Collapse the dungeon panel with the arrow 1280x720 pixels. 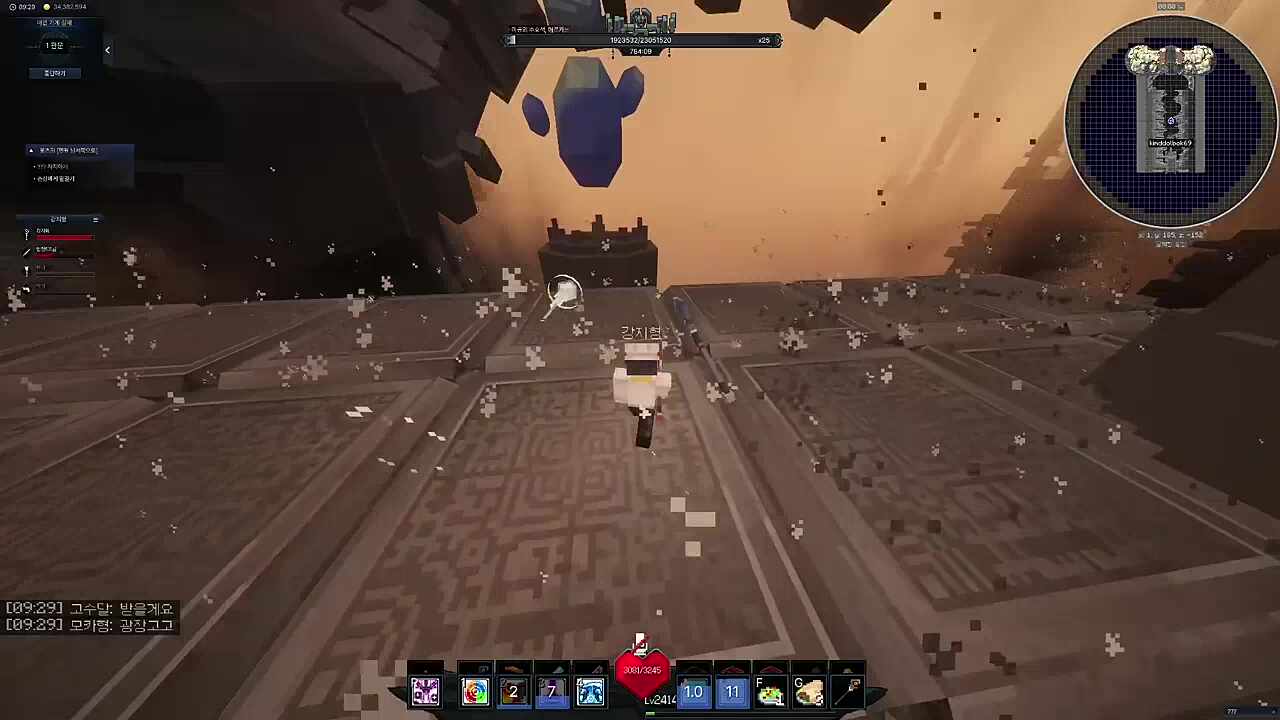pos(107,49)
